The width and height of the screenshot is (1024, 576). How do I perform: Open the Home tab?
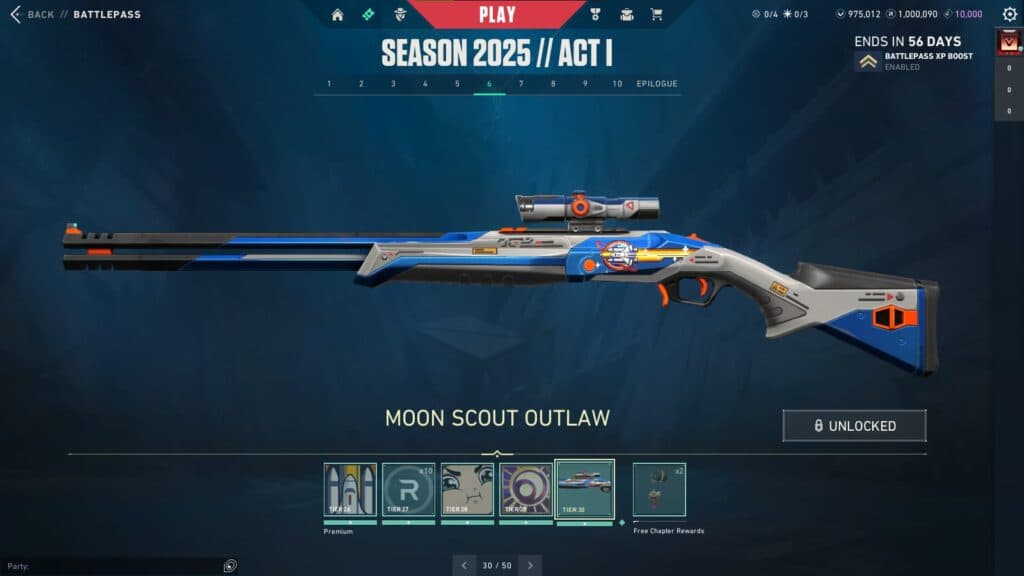(337, 15)
